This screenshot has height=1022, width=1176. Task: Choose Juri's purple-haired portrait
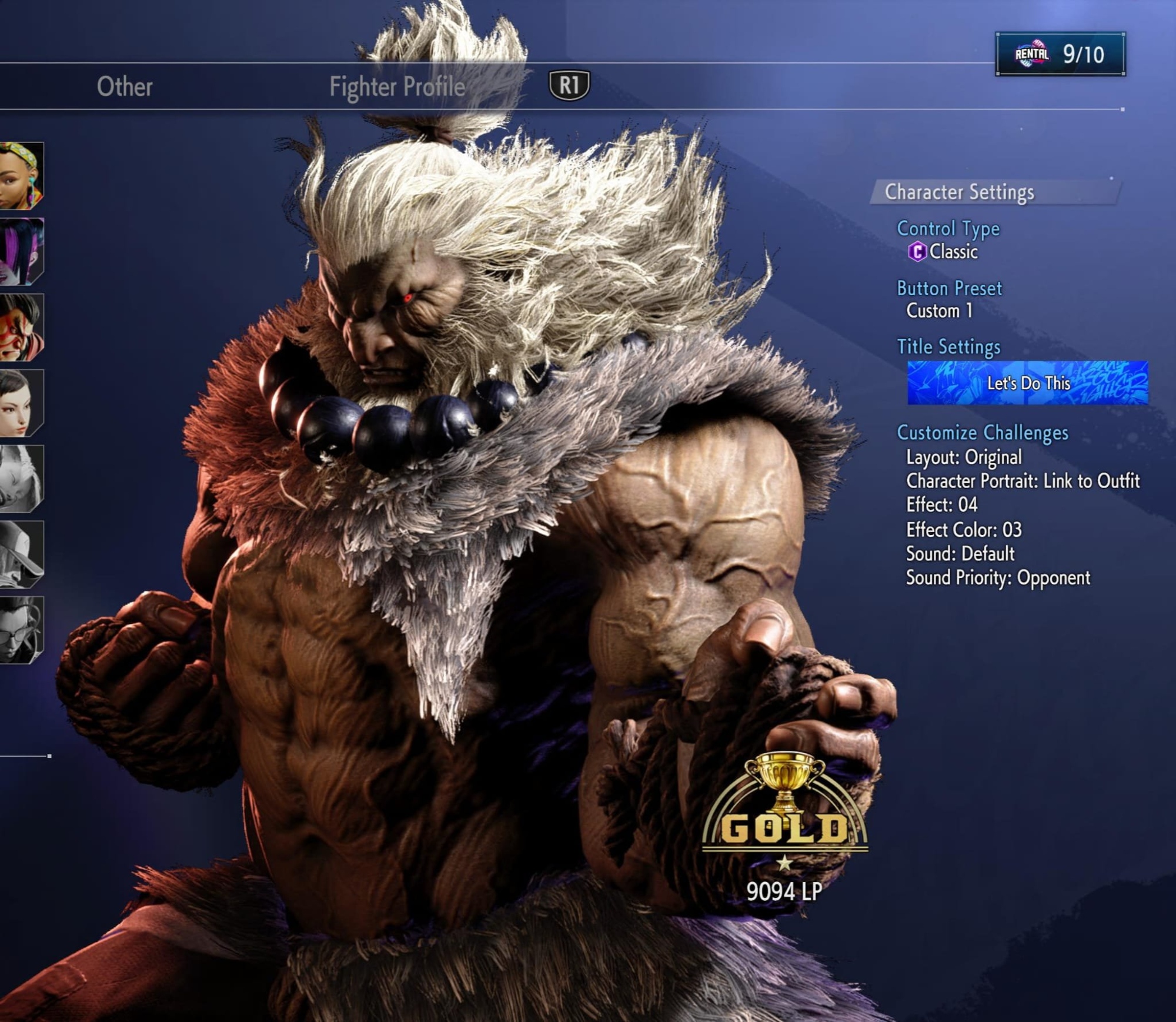pos(22,251)
